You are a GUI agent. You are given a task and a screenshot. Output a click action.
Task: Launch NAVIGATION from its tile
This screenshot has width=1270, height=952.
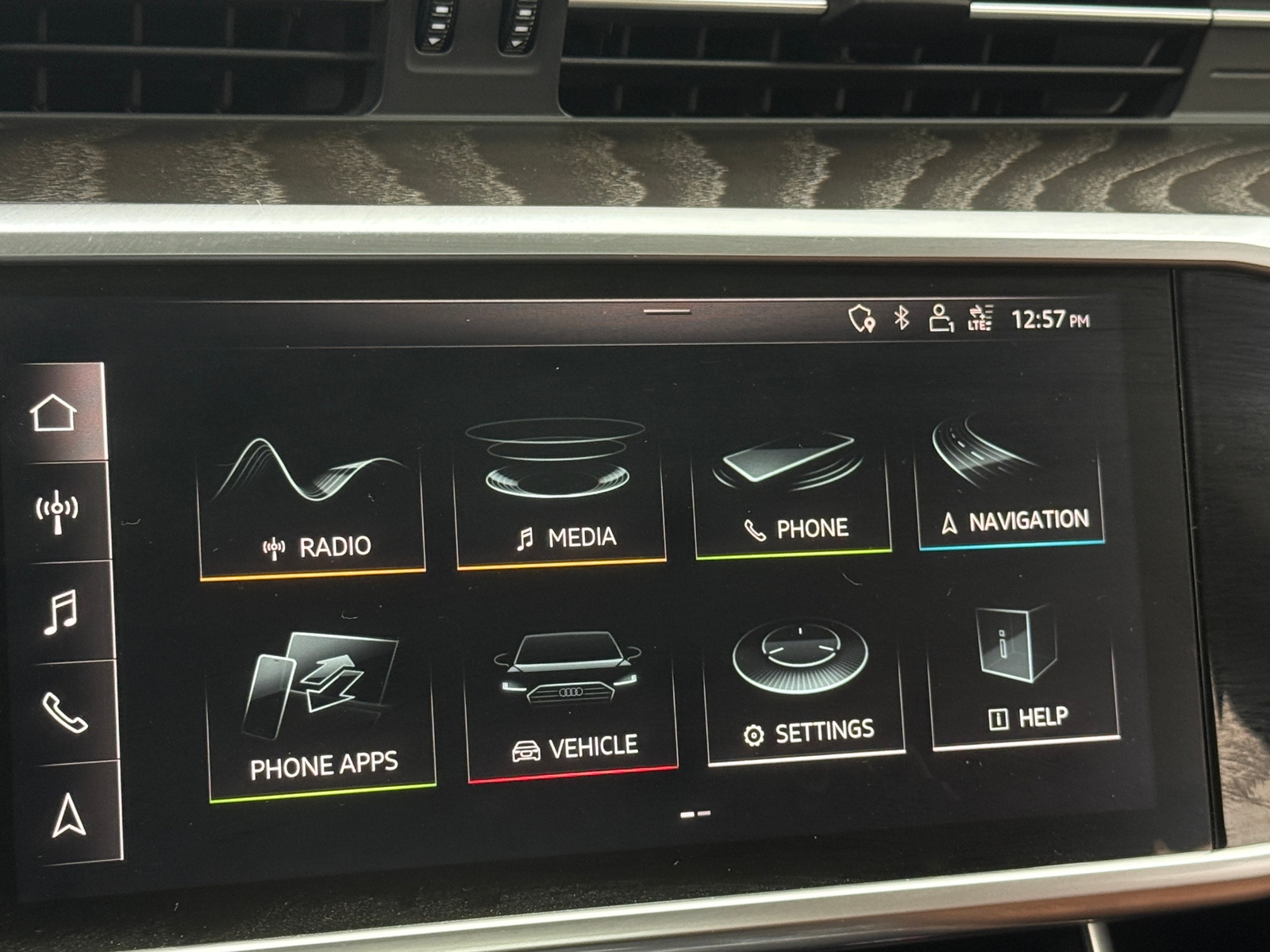[1014, 480]
